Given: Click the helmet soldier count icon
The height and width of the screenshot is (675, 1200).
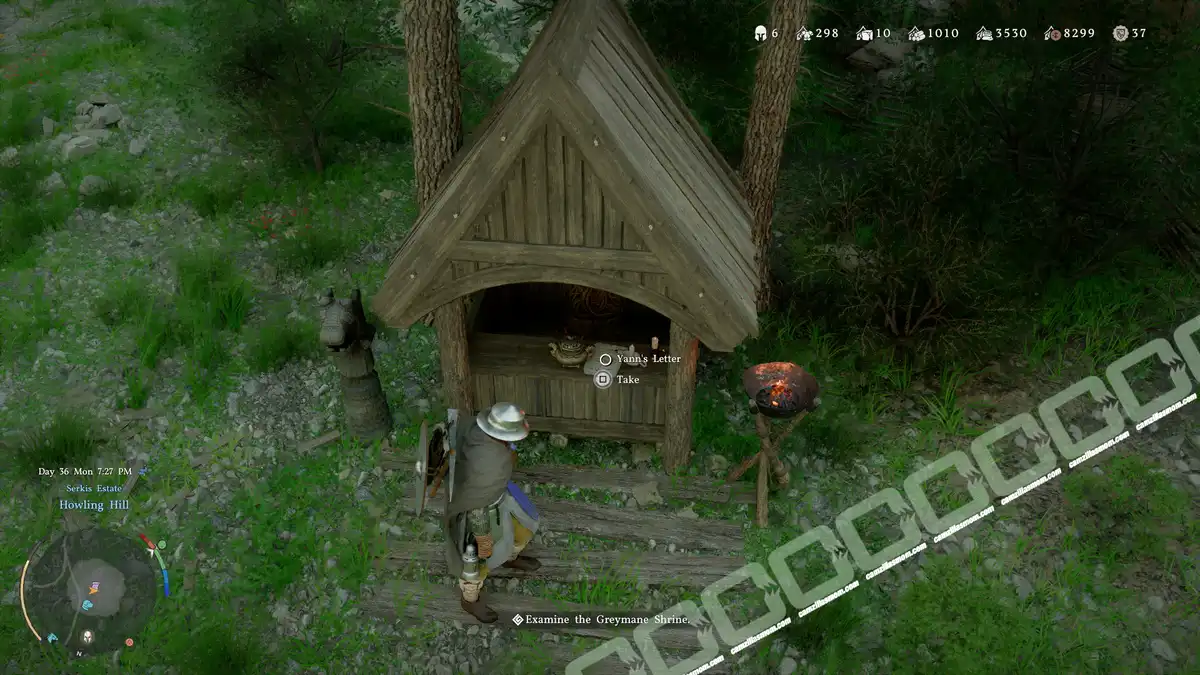Looking at the screenshot, I should tap(759, 33).
